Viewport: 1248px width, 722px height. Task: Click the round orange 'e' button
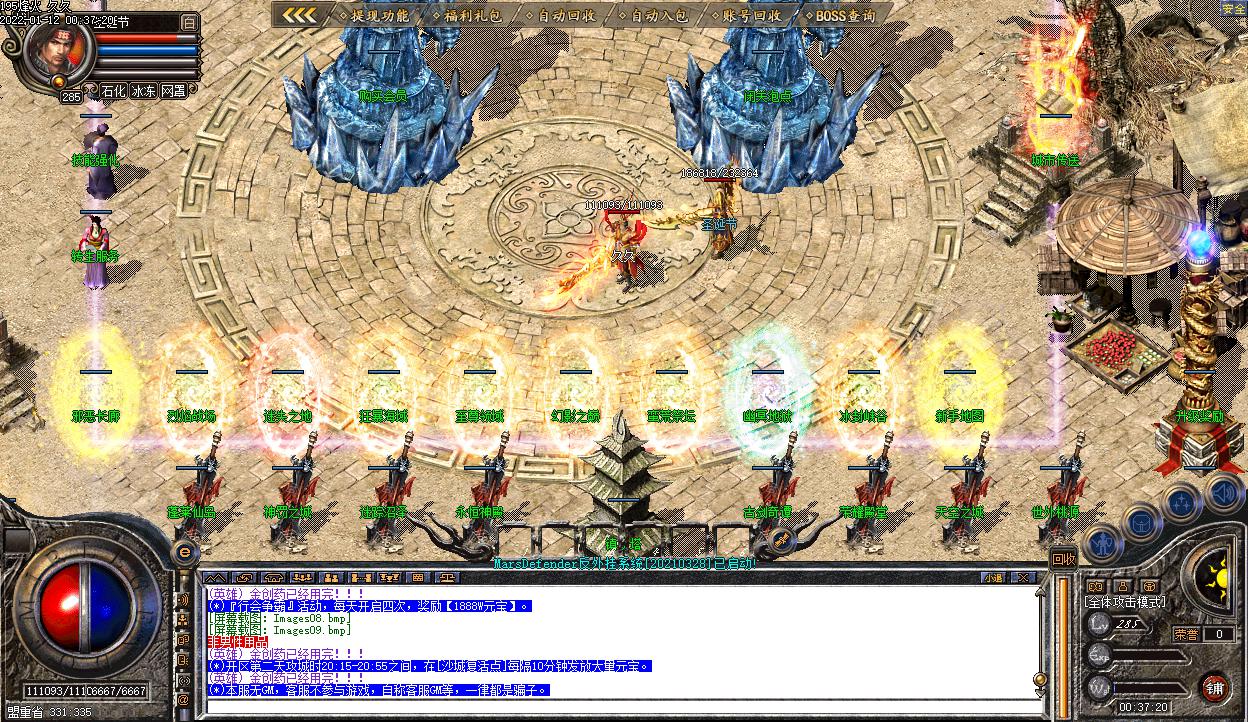[183, 551]
